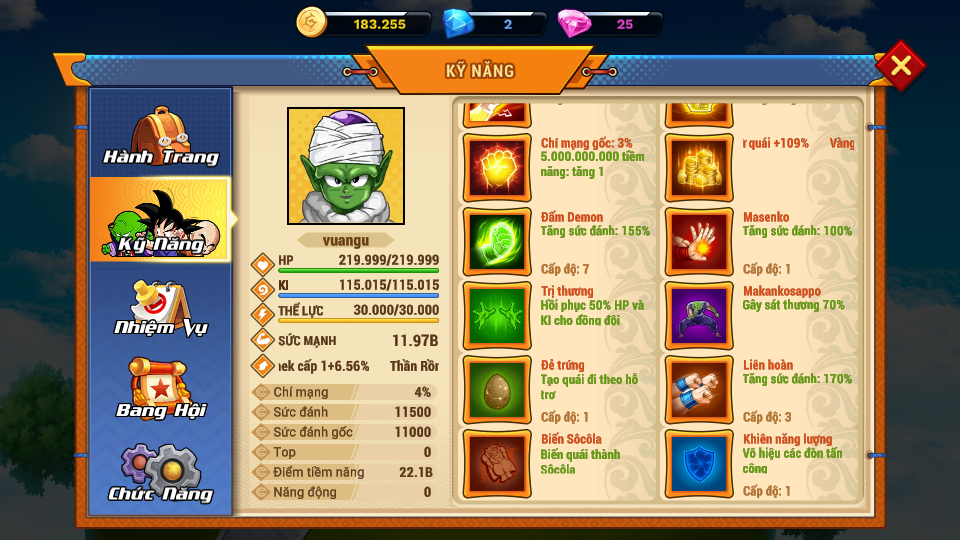Select the Chí mạng gốc fist skill
The height and width of the screenshot is (540, 960).
[x=498, y=168]
